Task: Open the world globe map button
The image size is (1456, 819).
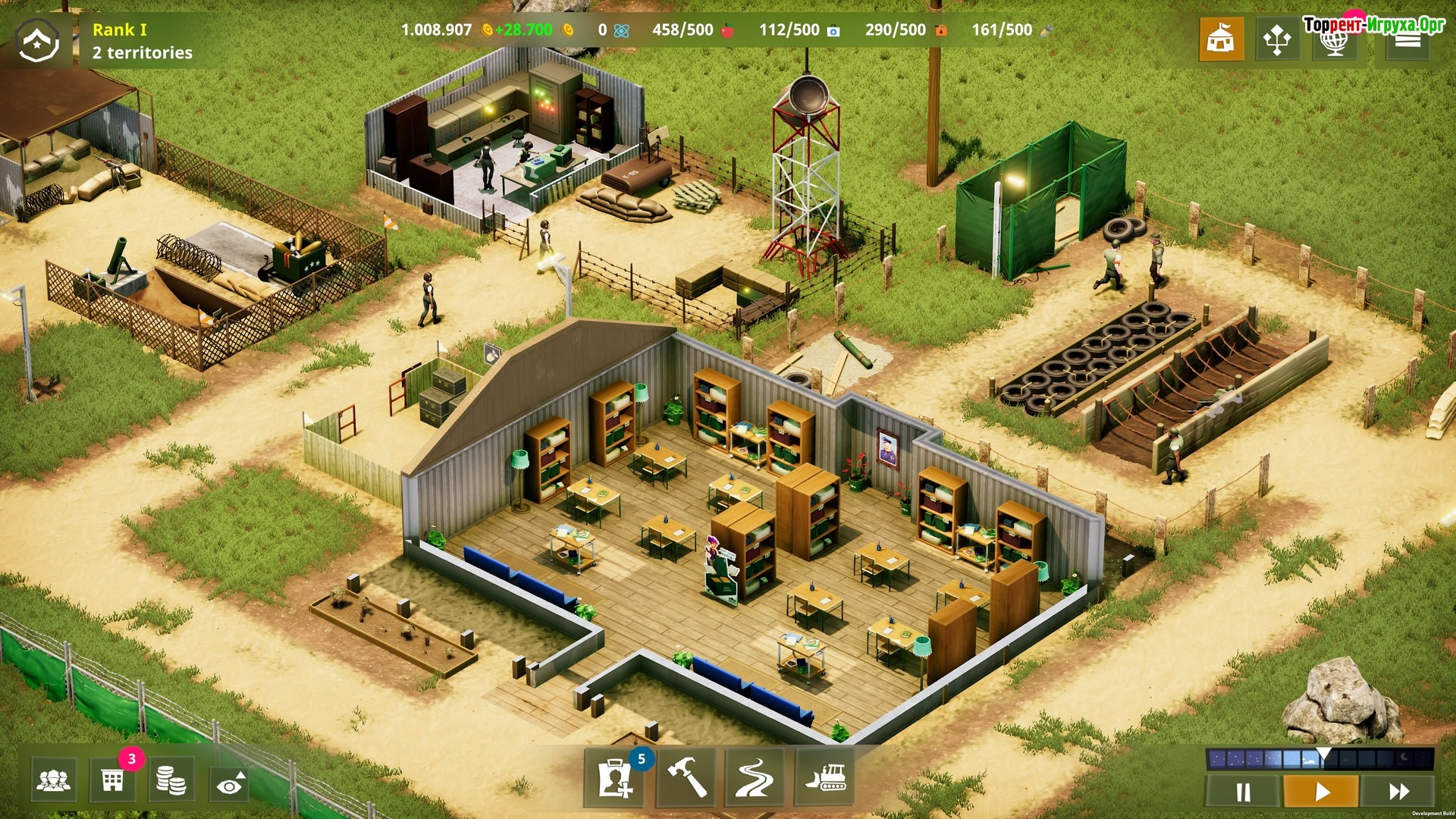Action: pos(1334,40)
